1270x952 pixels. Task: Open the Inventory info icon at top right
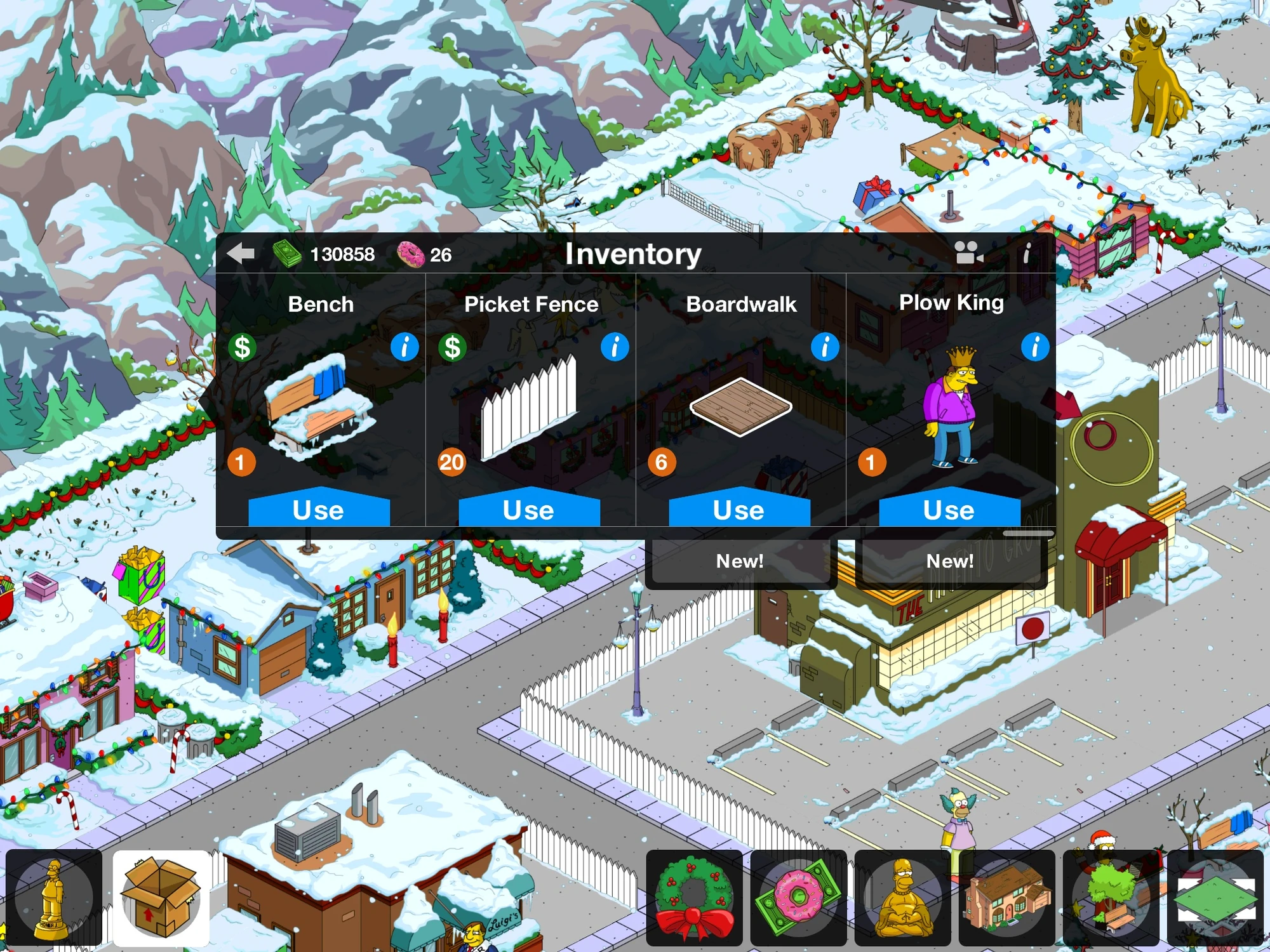click(x=1029, y=253)
